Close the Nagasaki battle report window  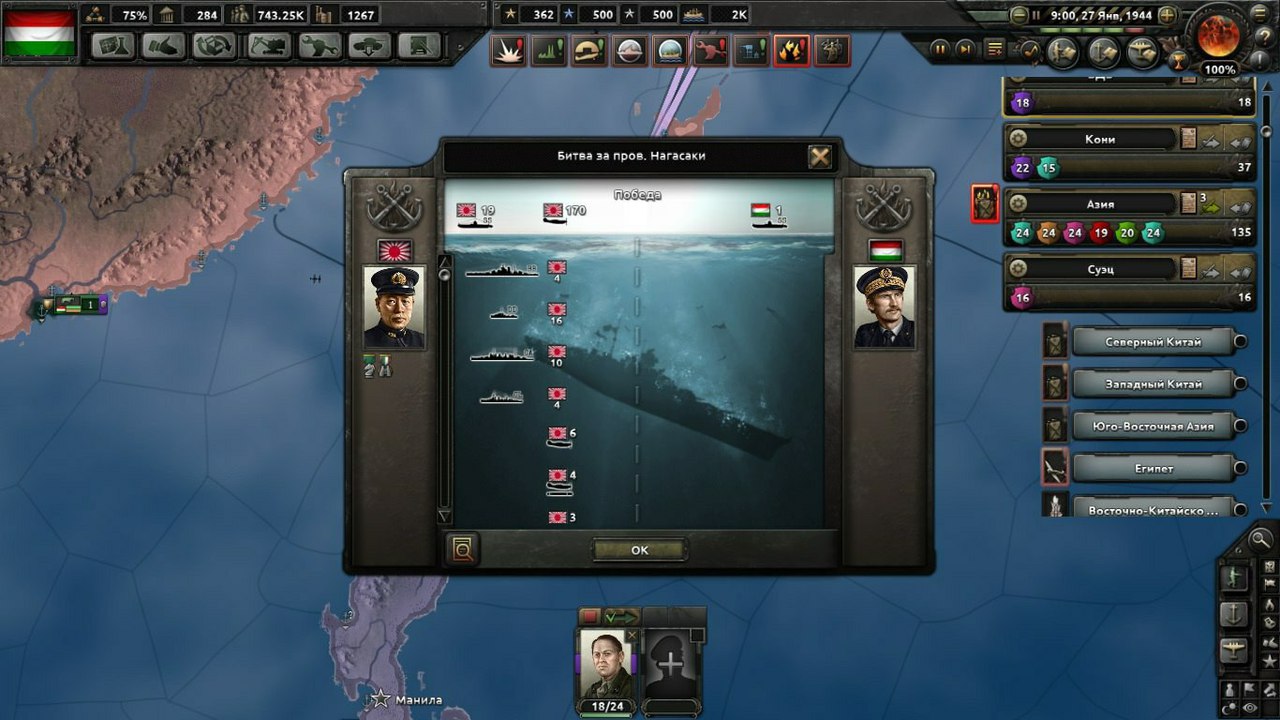click(820, 156)
